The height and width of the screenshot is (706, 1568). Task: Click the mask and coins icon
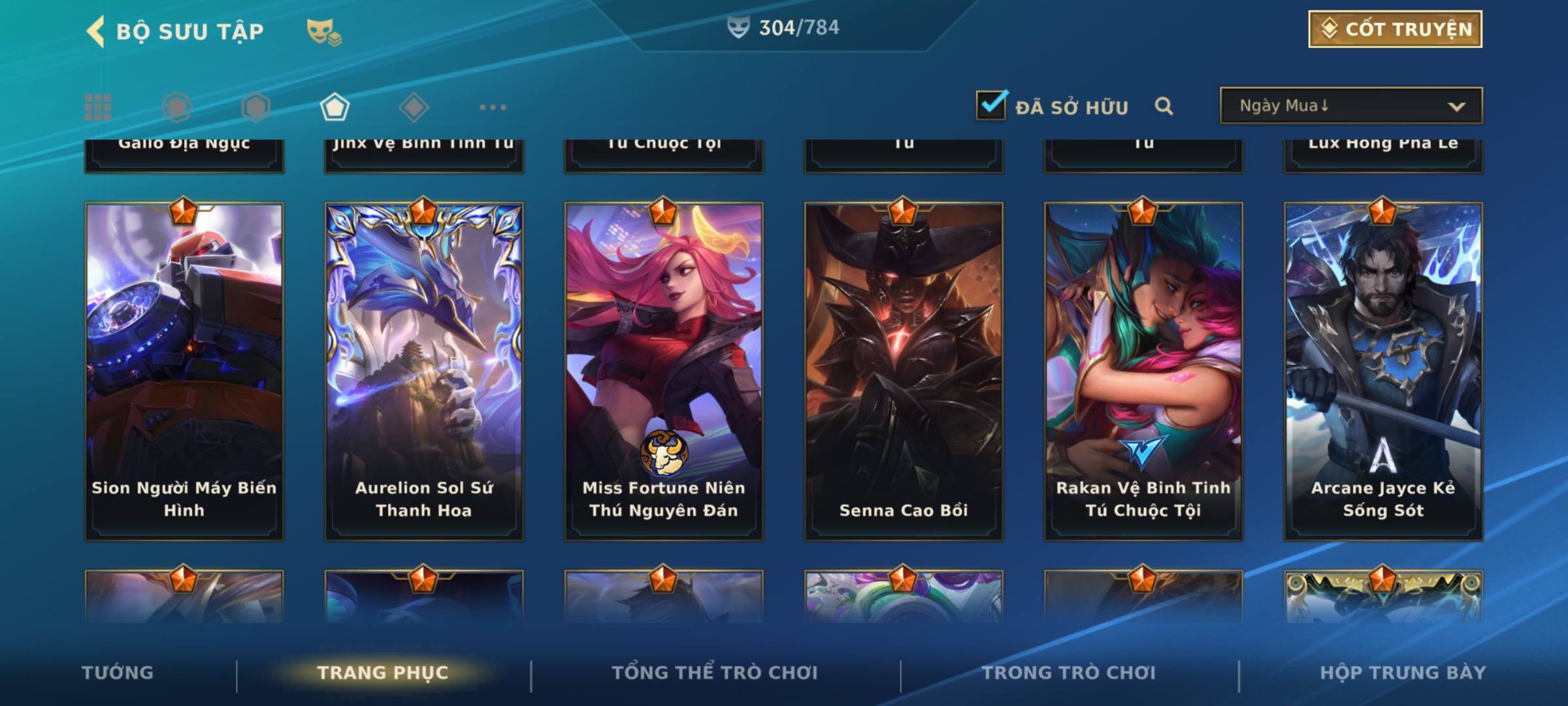coord(323,31)
